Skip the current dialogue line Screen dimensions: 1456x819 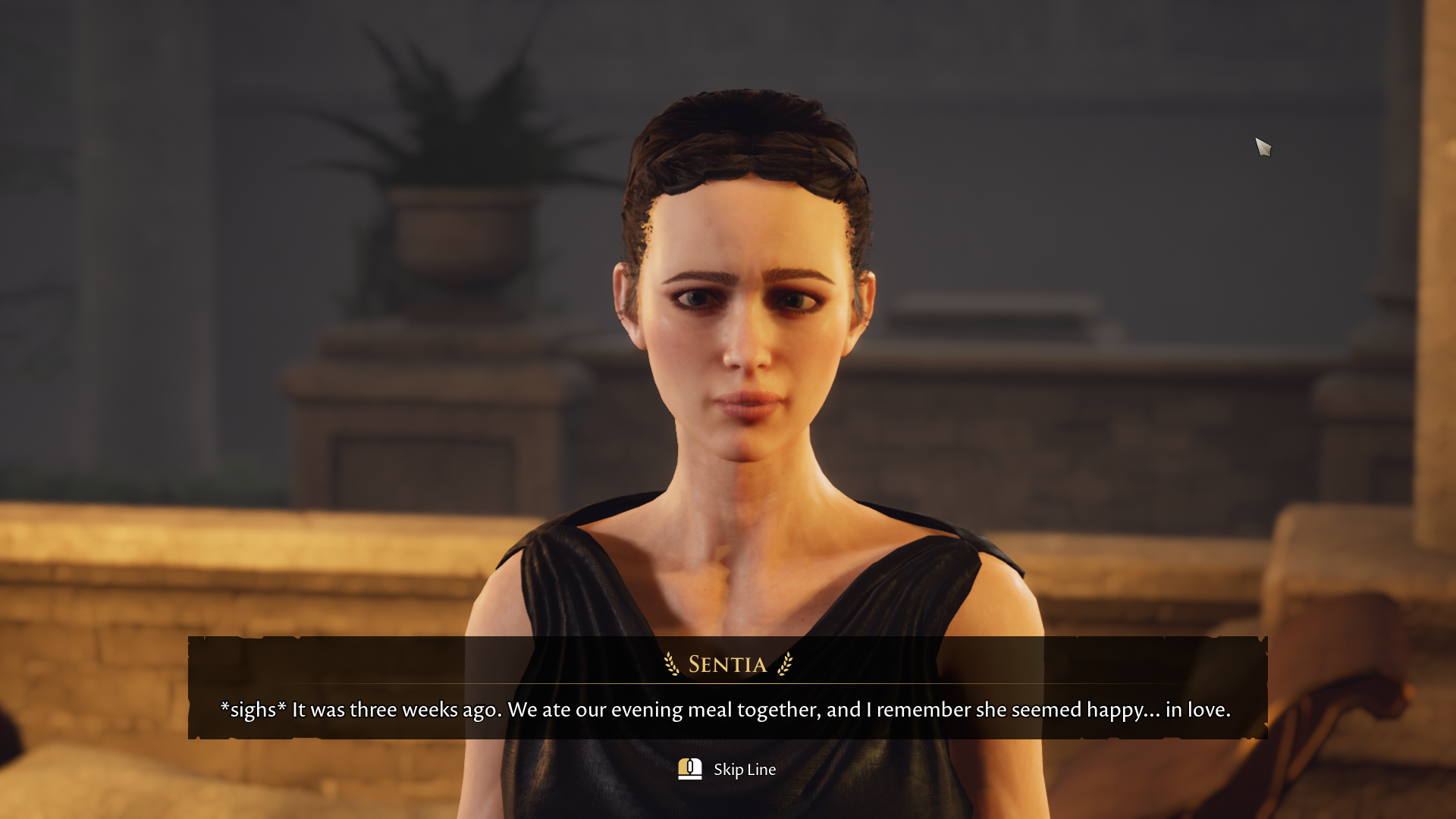point(726,769)
